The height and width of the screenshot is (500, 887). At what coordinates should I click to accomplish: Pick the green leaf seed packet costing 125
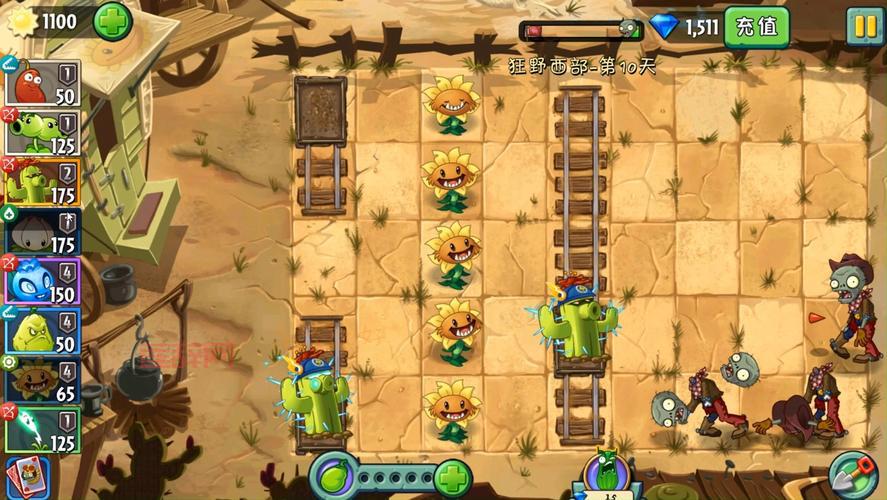(x=42, y=429)
